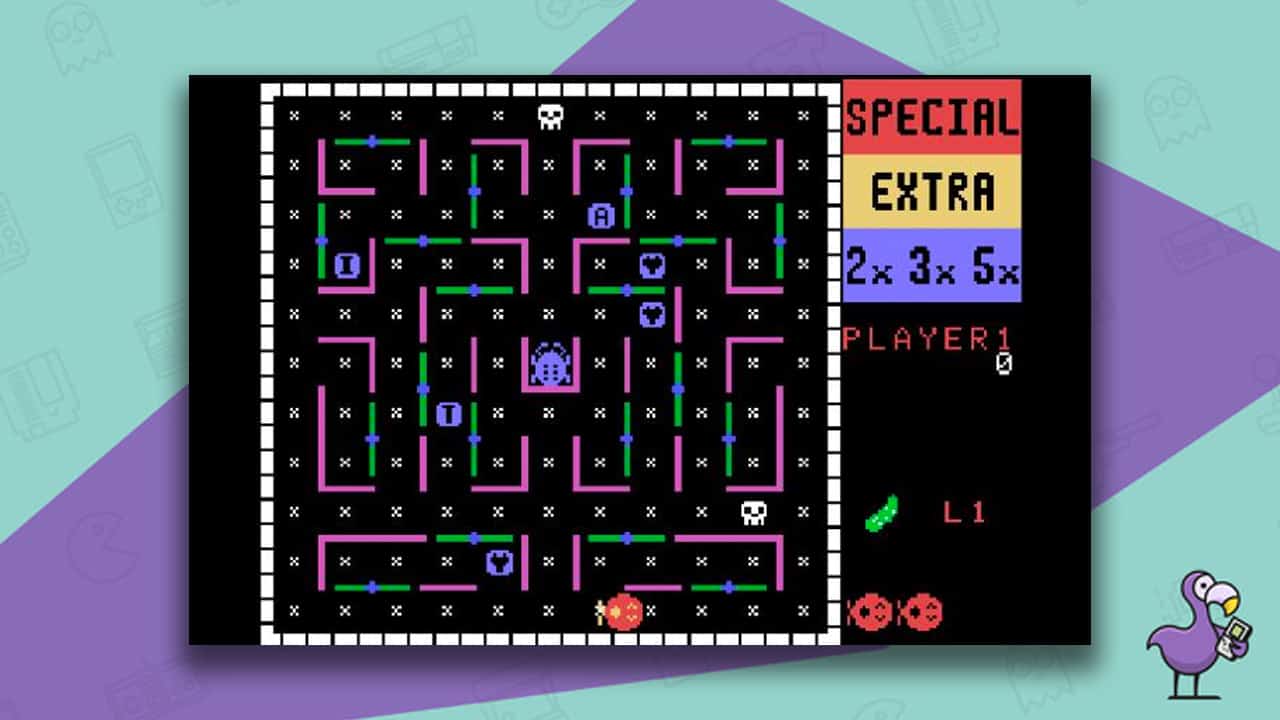The image size is (1280, 720).
Task: Click the ladybug player character in the maze center
Action: coord(550,365)
